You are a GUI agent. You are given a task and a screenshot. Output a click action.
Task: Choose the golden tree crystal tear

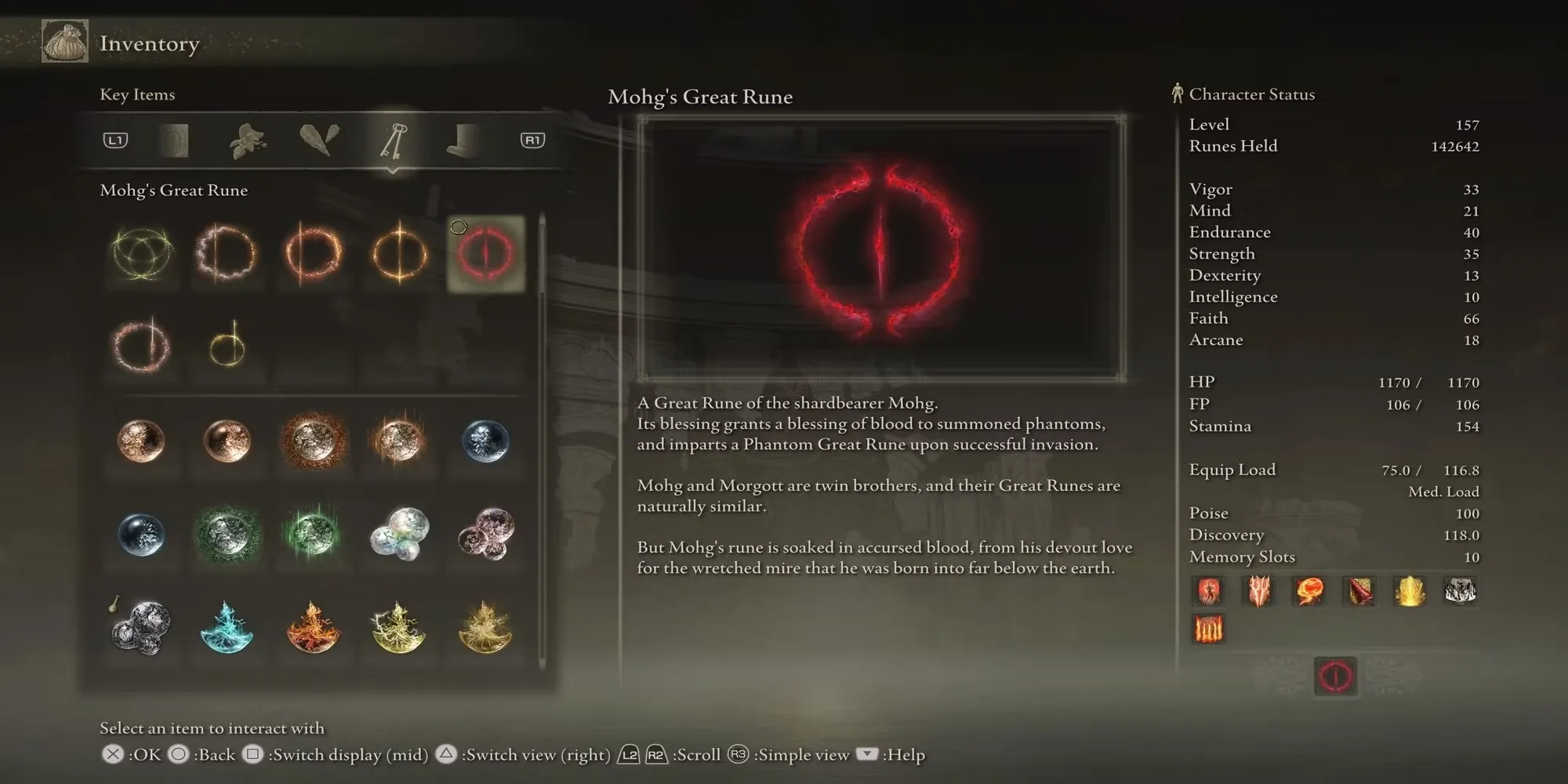485,627
